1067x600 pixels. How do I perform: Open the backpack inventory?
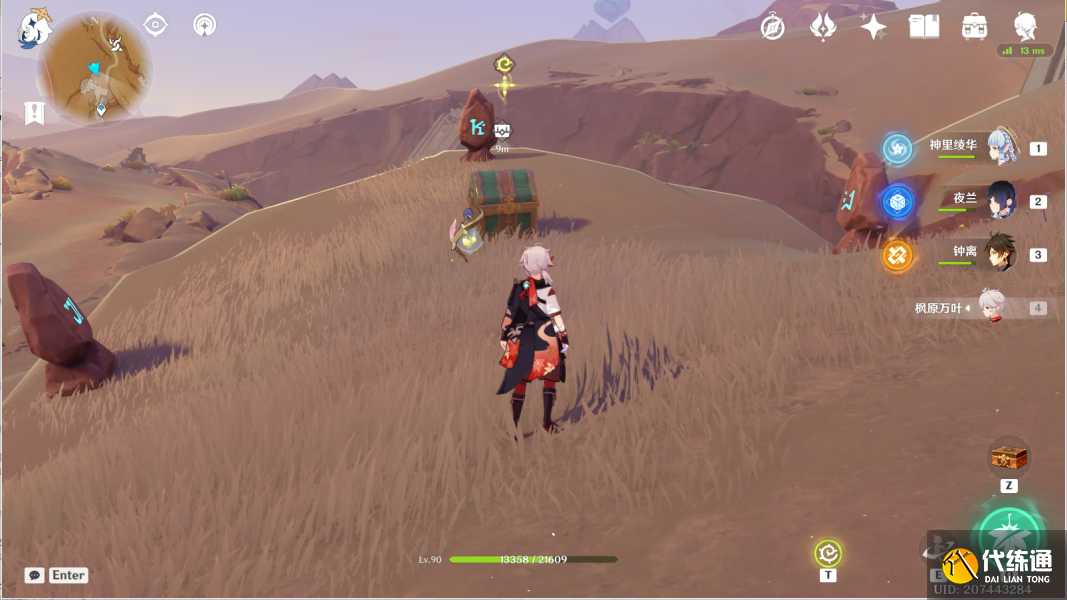[975, 27]
